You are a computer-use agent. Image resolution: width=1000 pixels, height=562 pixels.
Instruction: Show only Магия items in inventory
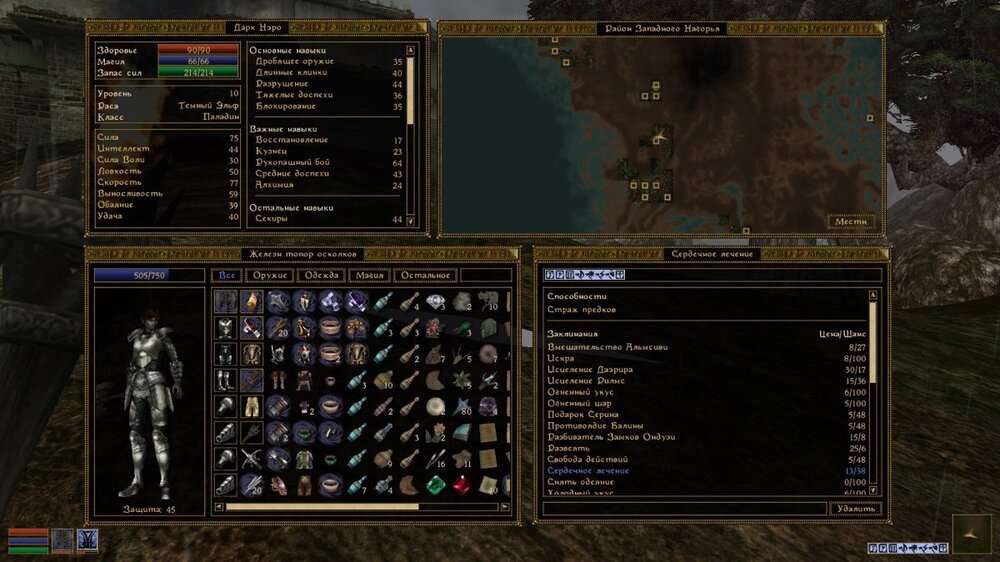371,275
